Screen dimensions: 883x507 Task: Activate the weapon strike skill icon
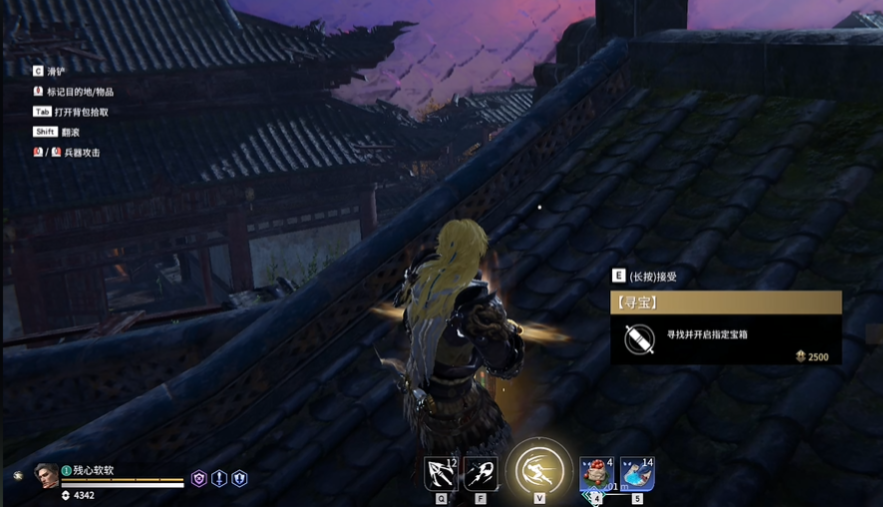coord(480,473)
